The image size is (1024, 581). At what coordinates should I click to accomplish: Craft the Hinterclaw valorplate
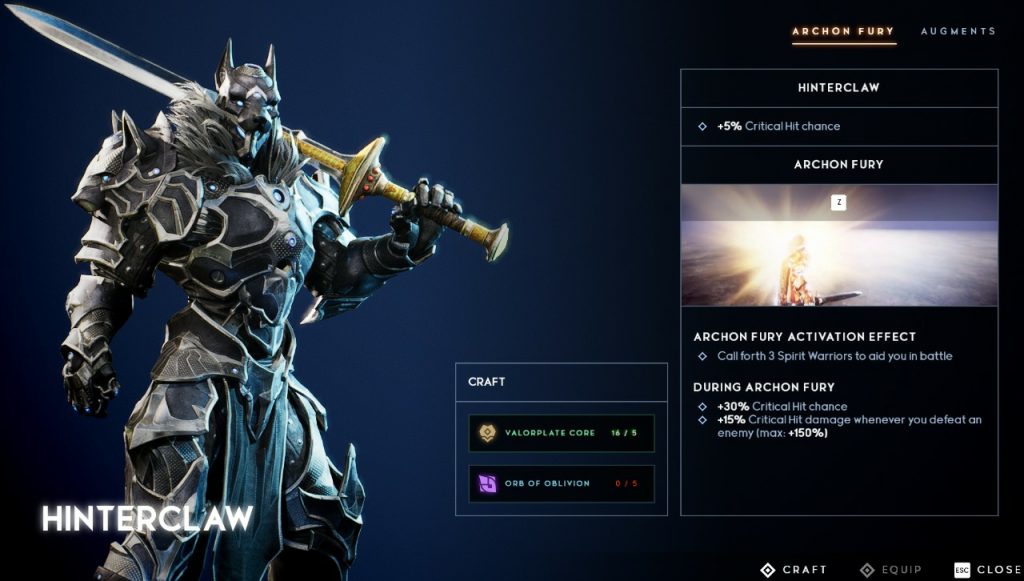pos(794,569)
